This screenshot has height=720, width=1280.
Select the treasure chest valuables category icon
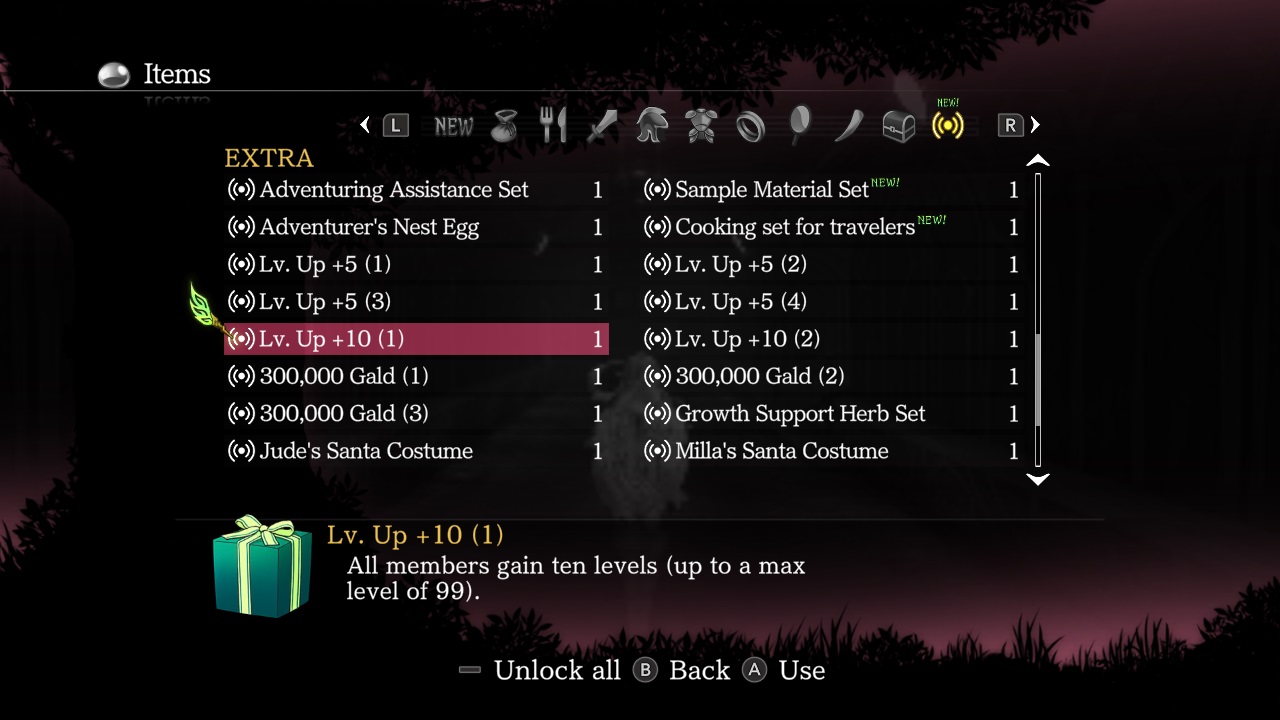pos(897,125)
